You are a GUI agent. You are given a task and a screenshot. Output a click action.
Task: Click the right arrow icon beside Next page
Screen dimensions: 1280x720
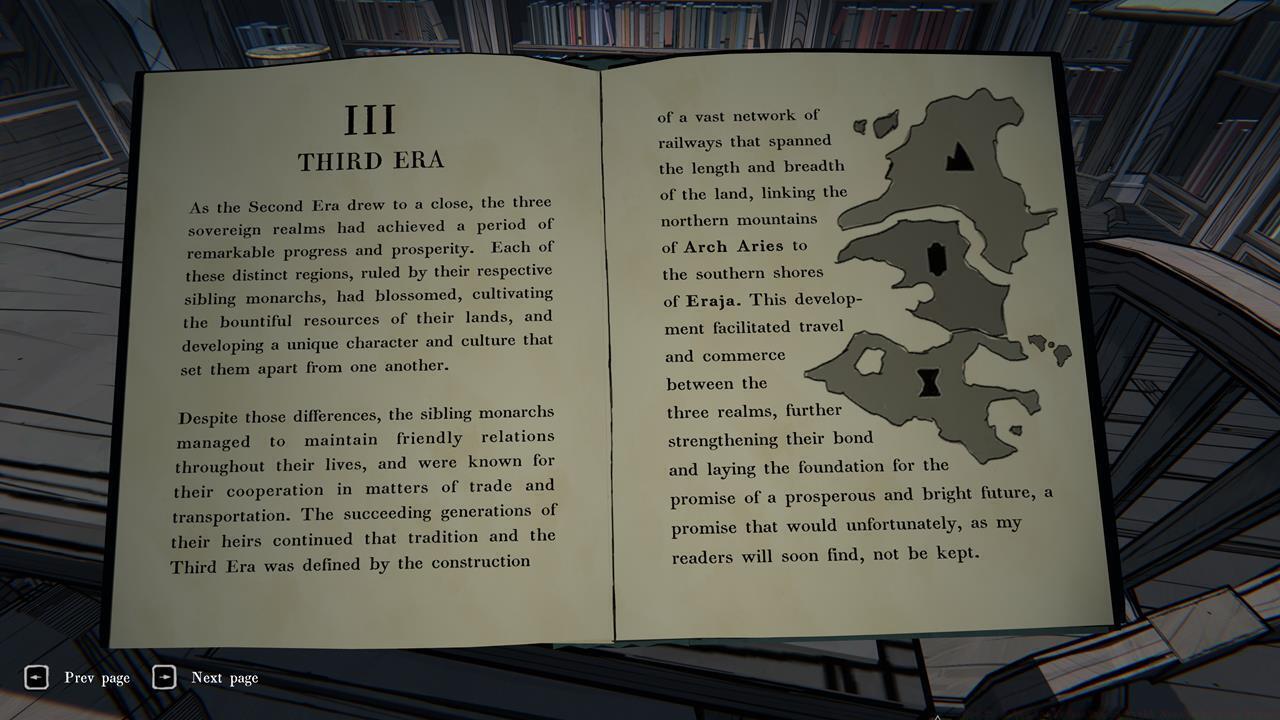click(x=163, y=677)
